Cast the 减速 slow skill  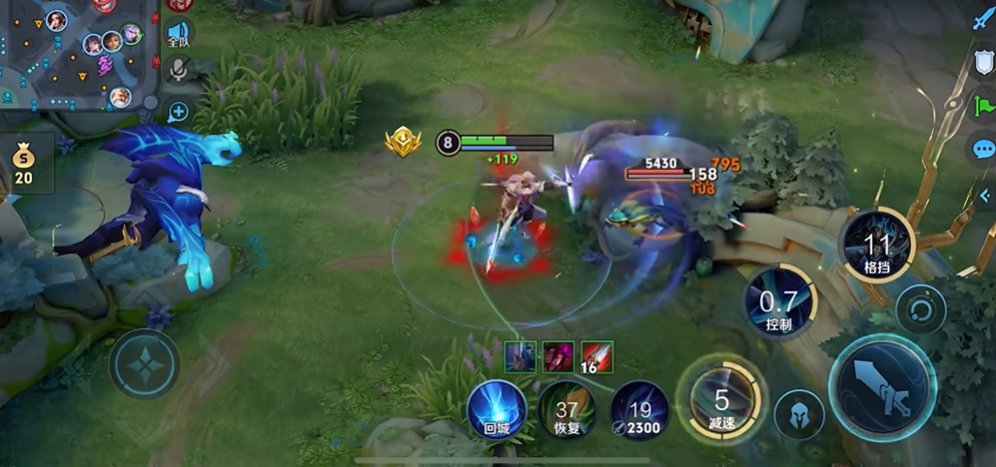[x=721, y=401]
